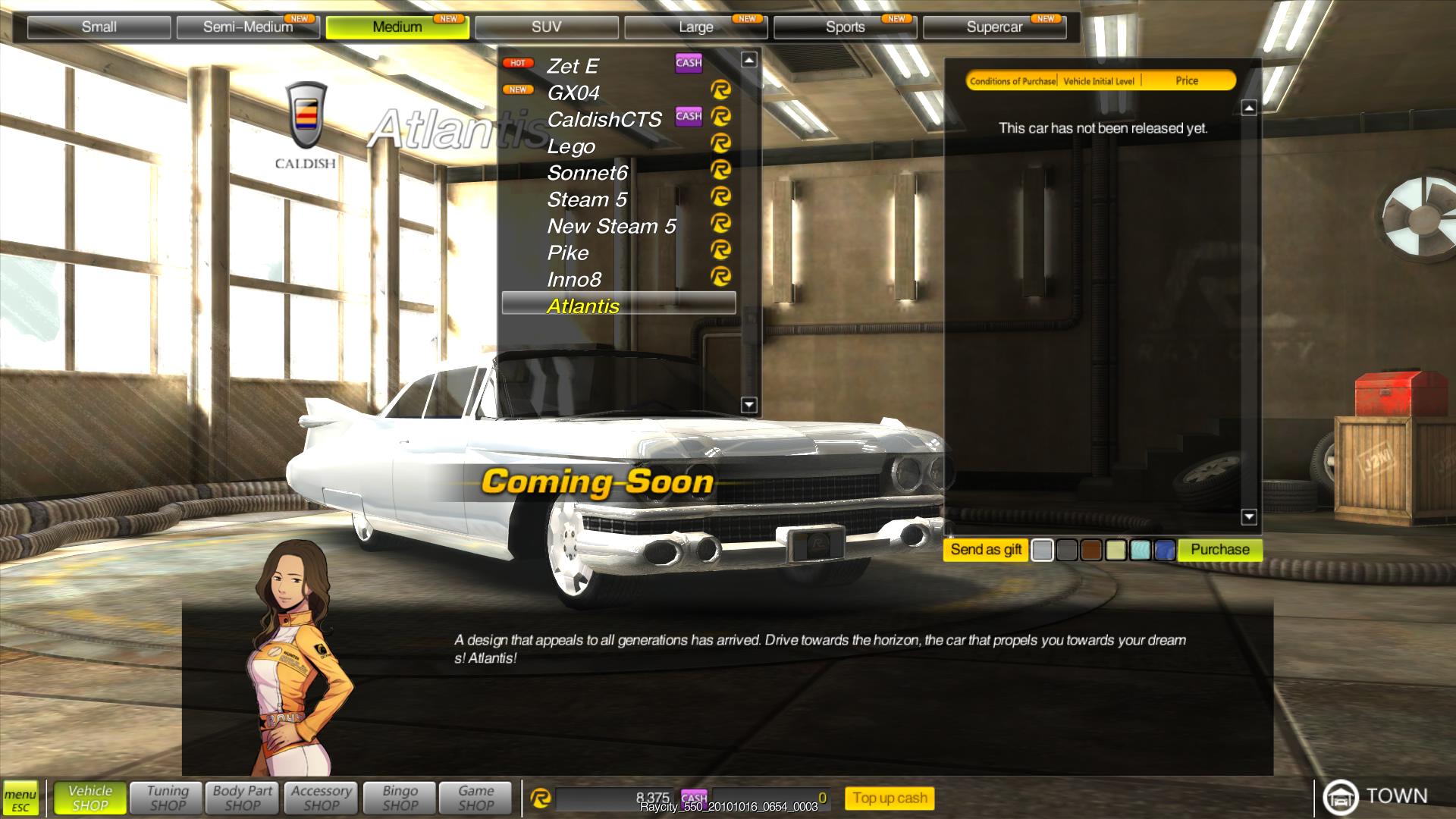Choose the brown color swatch
The height and width of the screenshot is (819, 1456).
[x=1091, y=551]
